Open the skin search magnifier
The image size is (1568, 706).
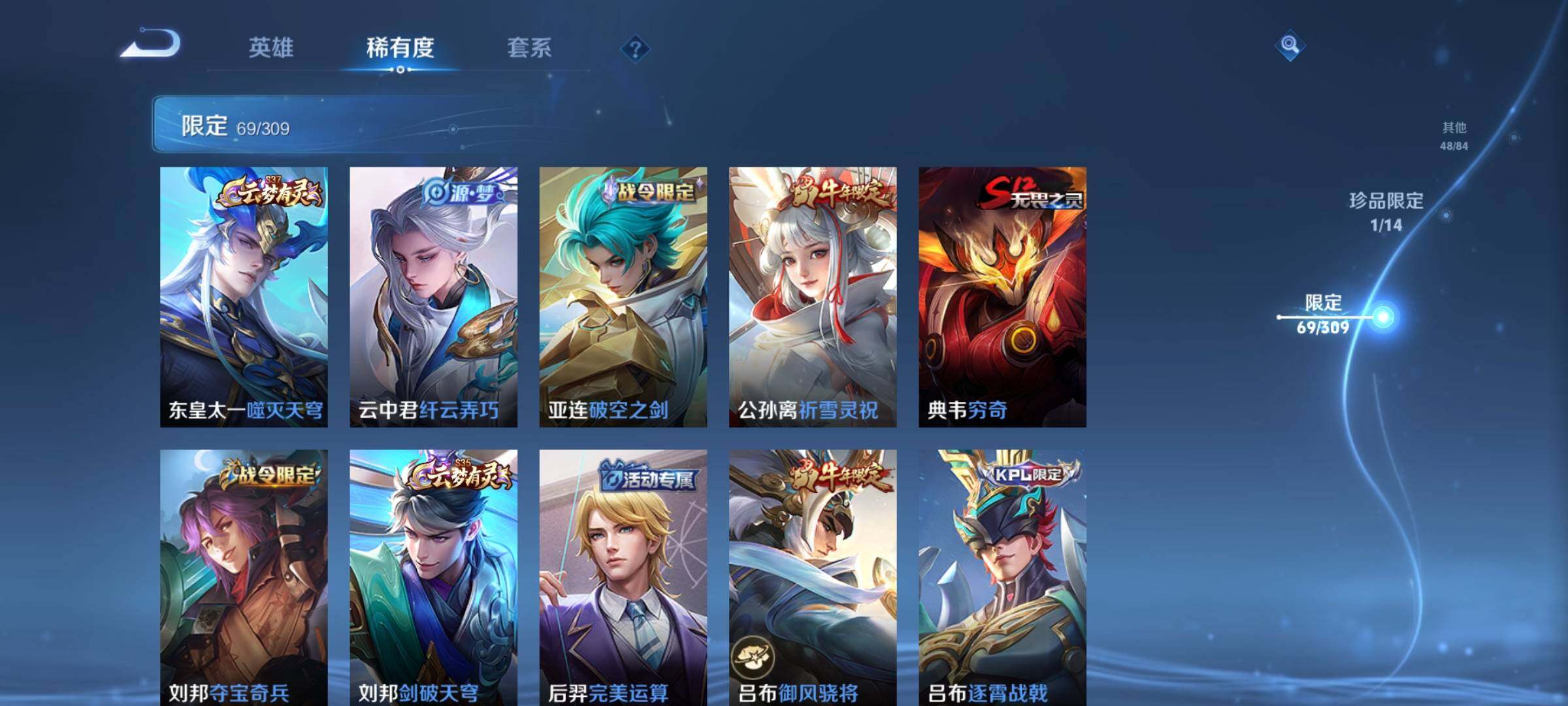tap(1289, 45)
